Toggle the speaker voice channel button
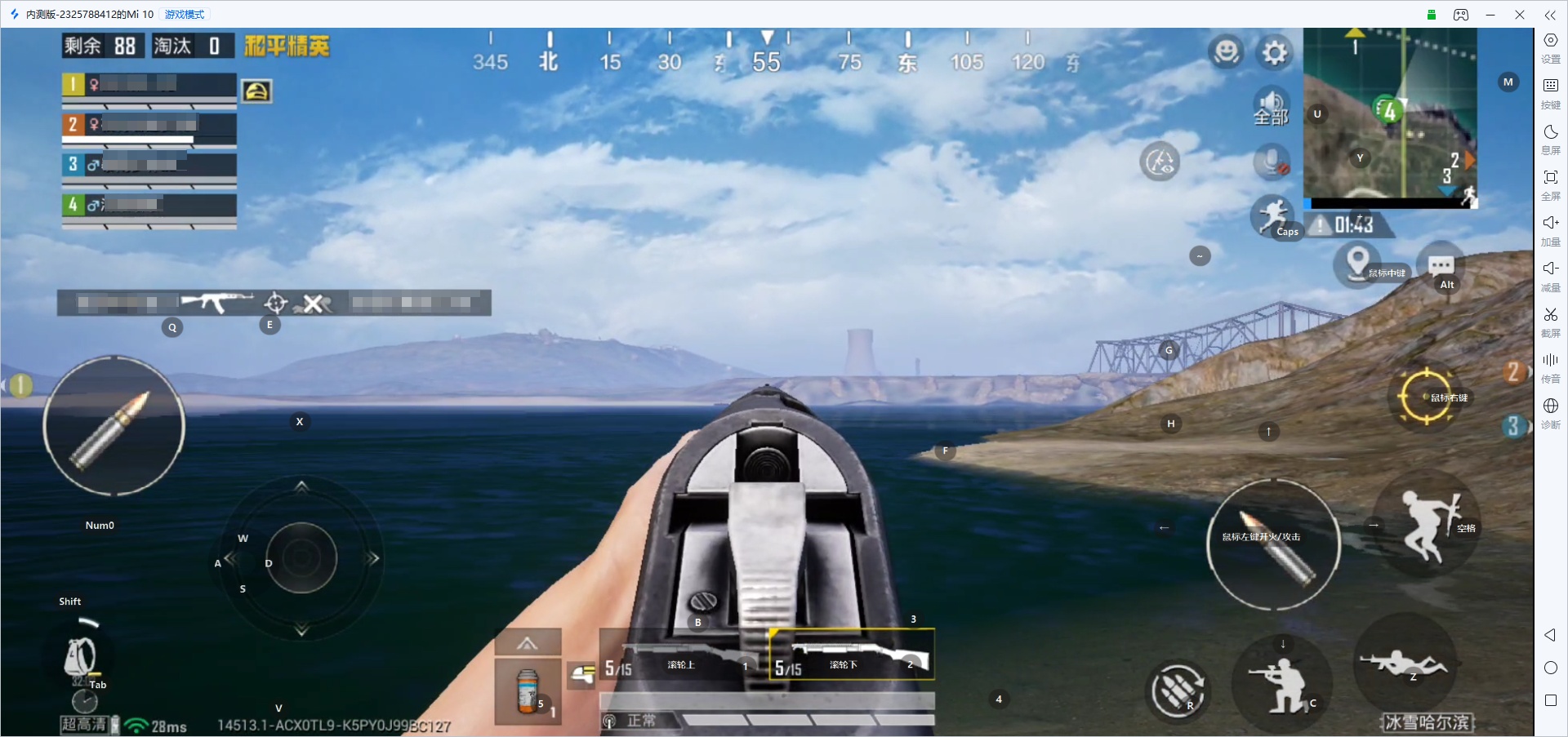This screenshot has width=1568, height=737. (1271, 107)
